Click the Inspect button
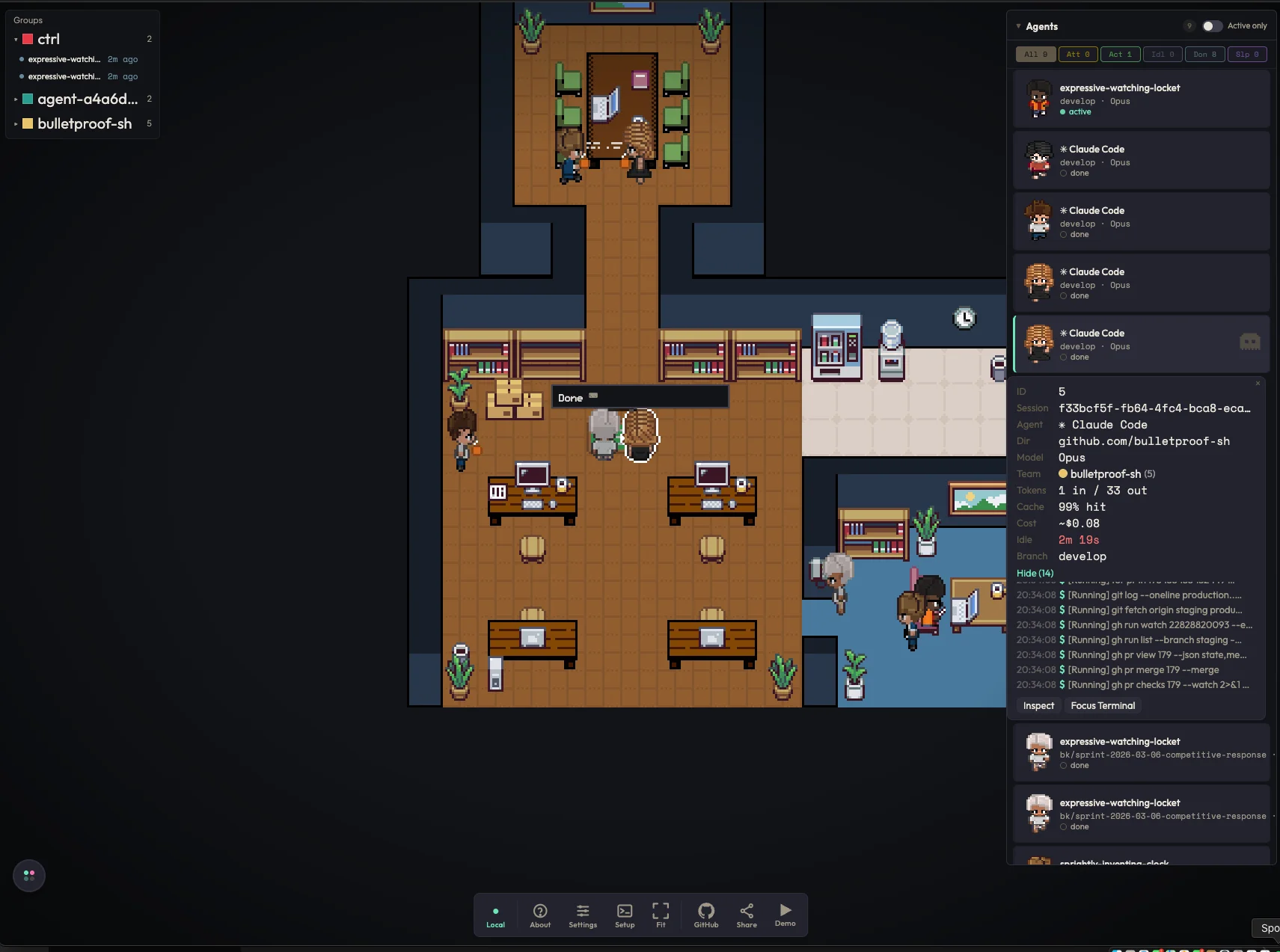 click(x=1038, y=705)
